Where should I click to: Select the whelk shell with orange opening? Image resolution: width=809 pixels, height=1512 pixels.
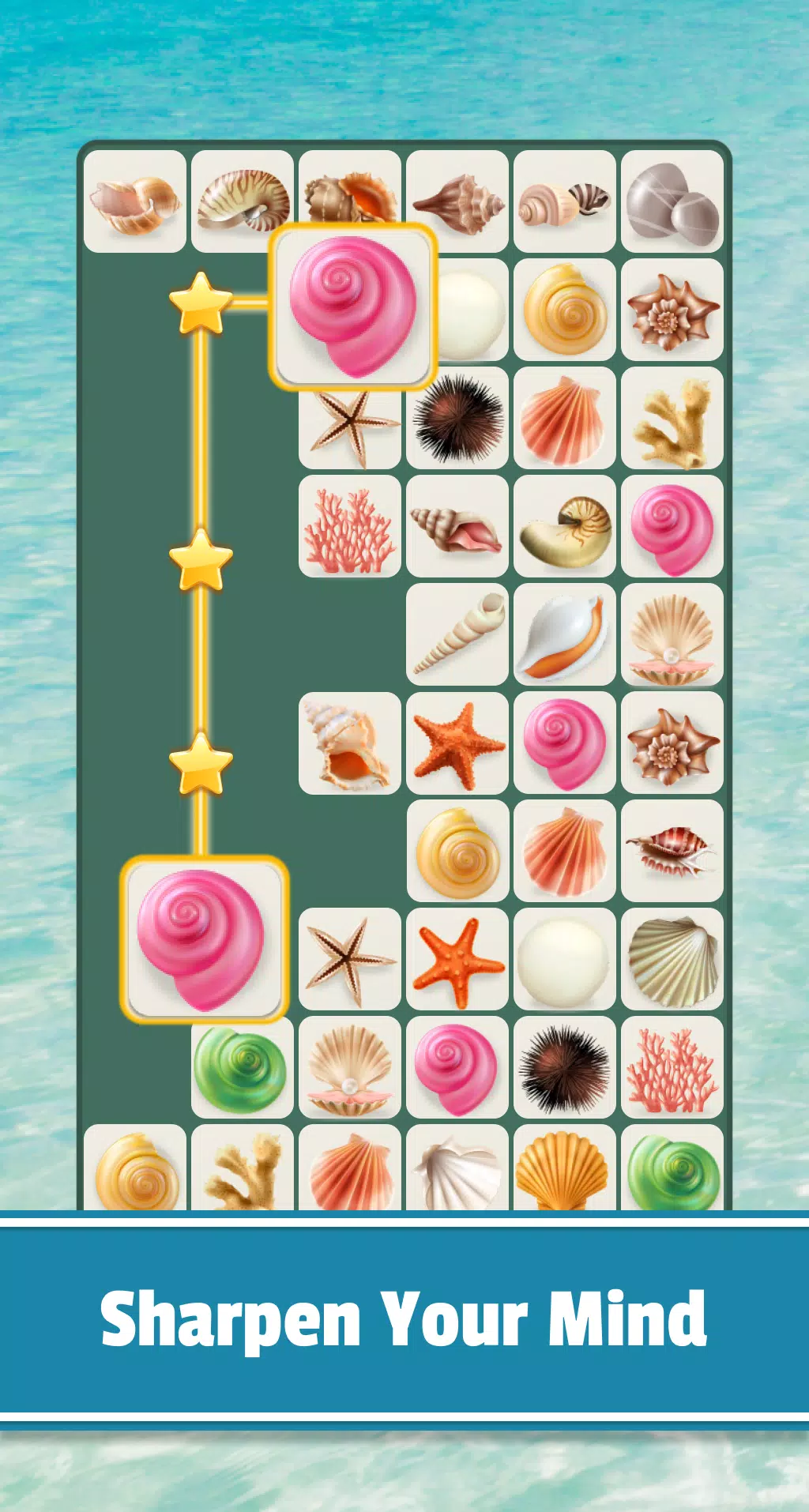tap(350, 743)
